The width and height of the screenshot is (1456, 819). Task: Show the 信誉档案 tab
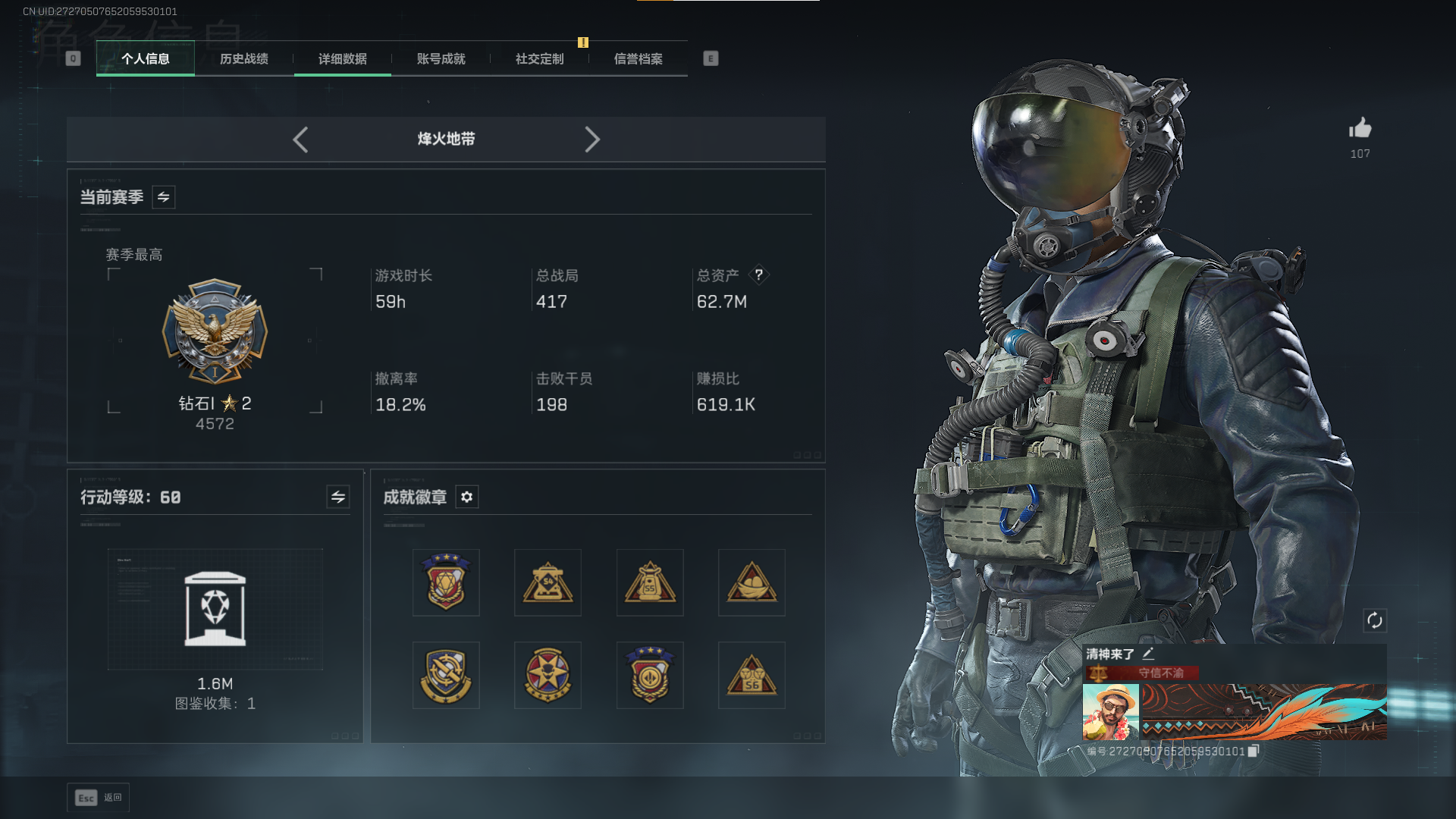tap(639, 59)
